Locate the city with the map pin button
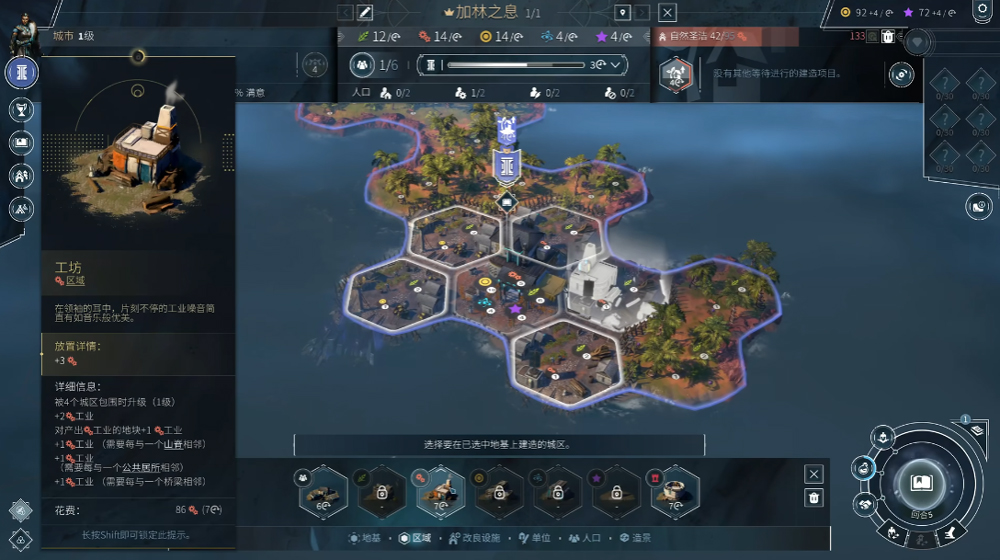The image size is (1000, 560). [x=622, y=13]
